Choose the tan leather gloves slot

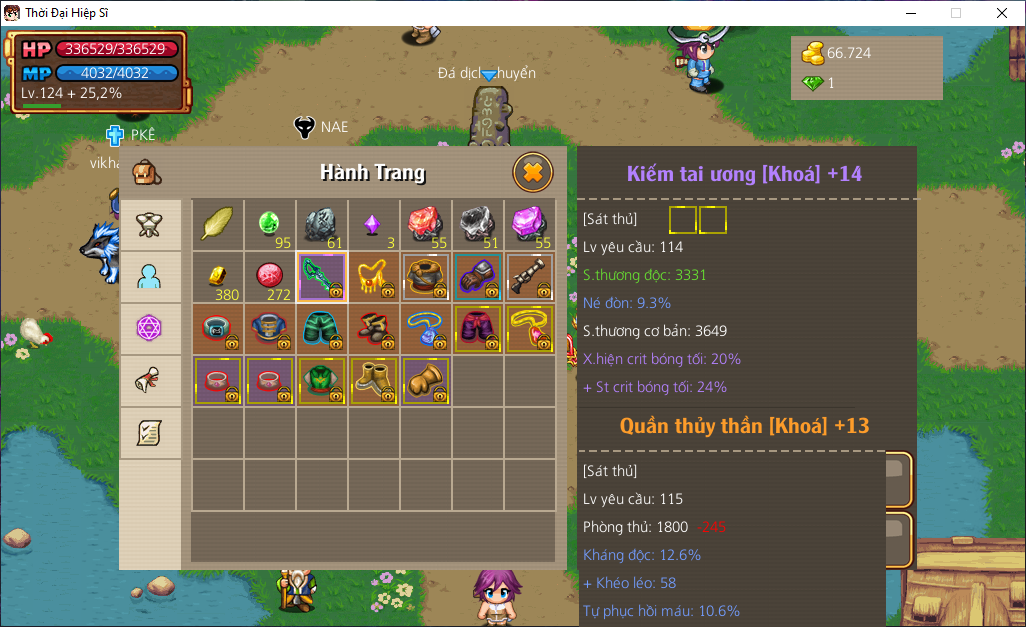[x=426, y=381]
